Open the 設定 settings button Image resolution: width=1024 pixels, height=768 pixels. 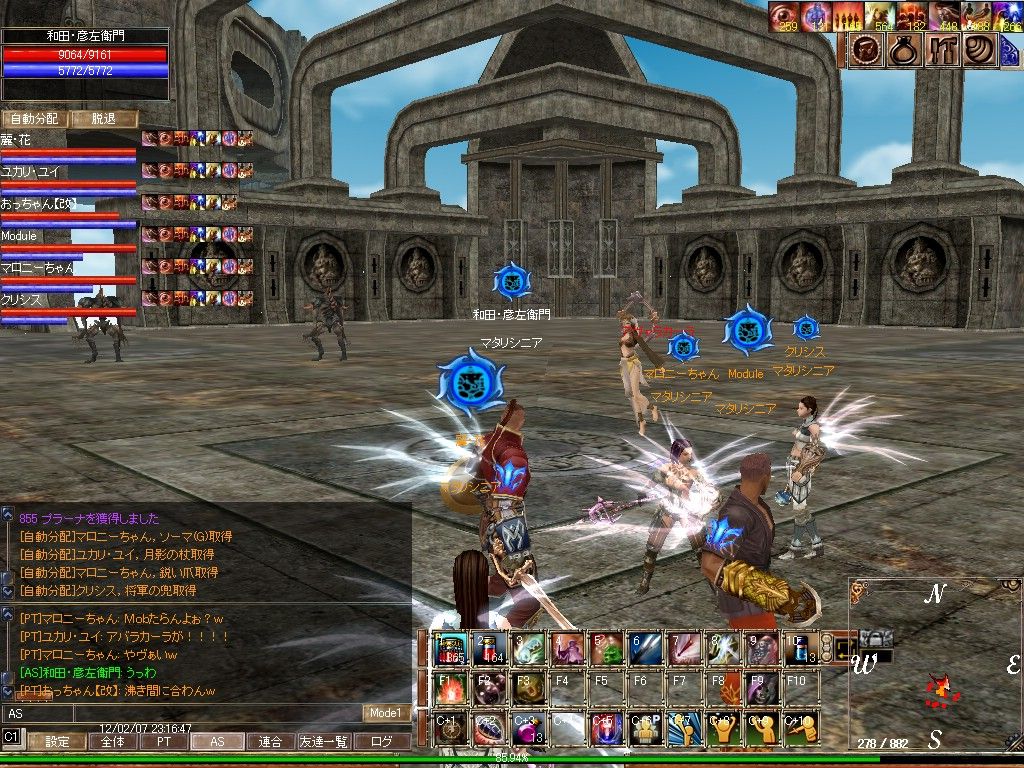pos(57,742)
